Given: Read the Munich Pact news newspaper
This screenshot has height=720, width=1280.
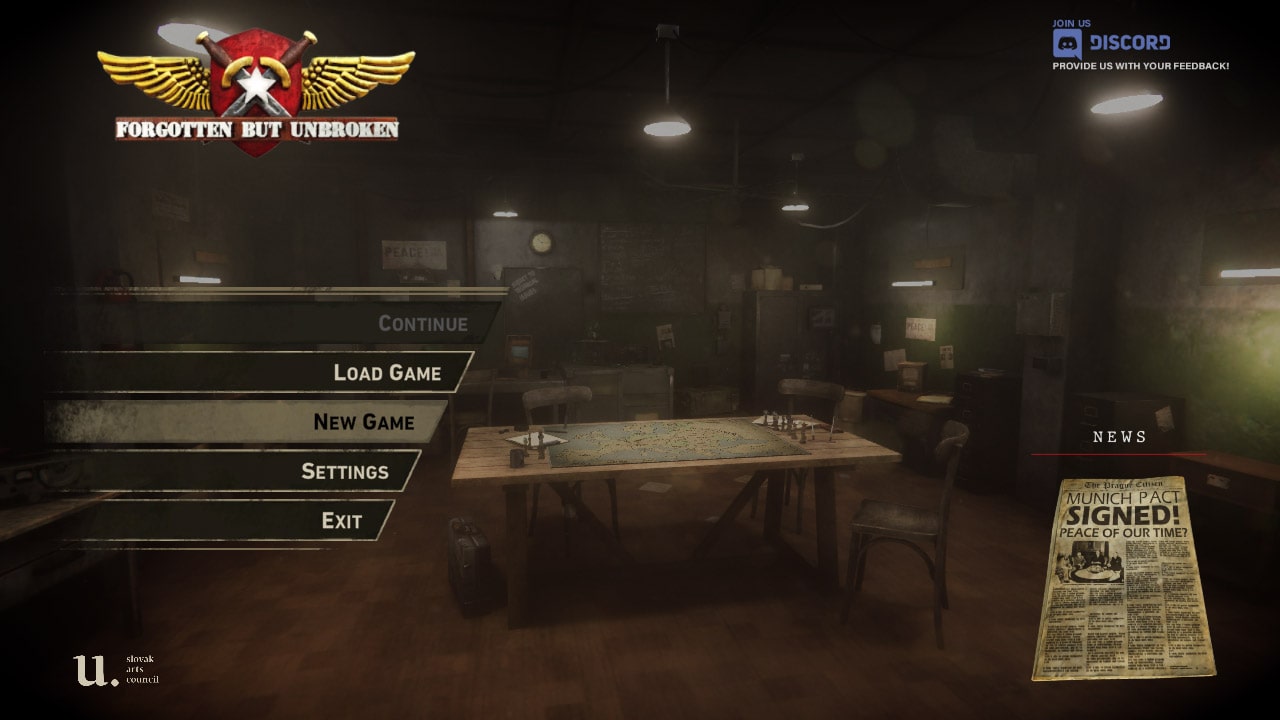Looking at the screenshot, I should click(1123, 577).
